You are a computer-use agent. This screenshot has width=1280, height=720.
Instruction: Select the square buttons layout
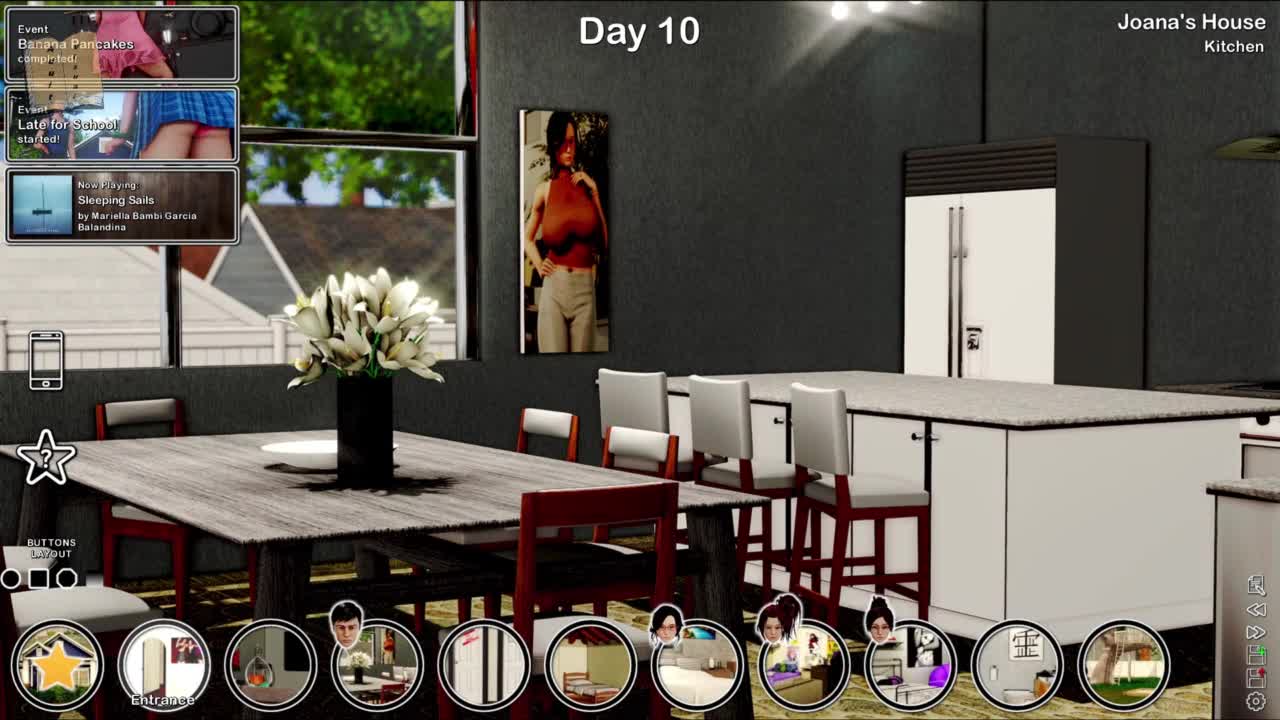click(x=39, y=578)
